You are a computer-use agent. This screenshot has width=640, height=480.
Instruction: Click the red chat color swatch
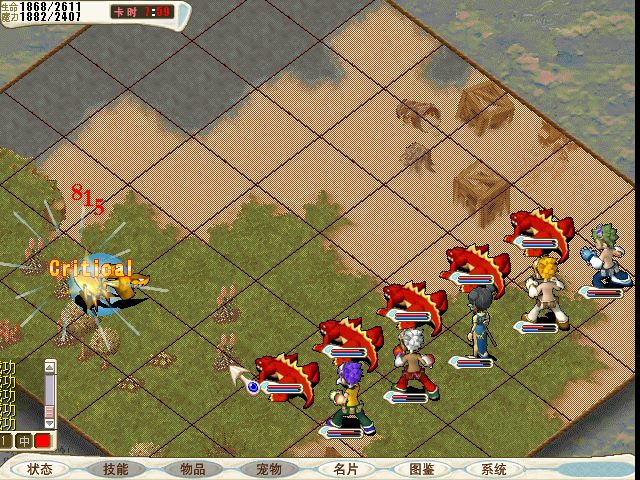(x=43, y=441)
